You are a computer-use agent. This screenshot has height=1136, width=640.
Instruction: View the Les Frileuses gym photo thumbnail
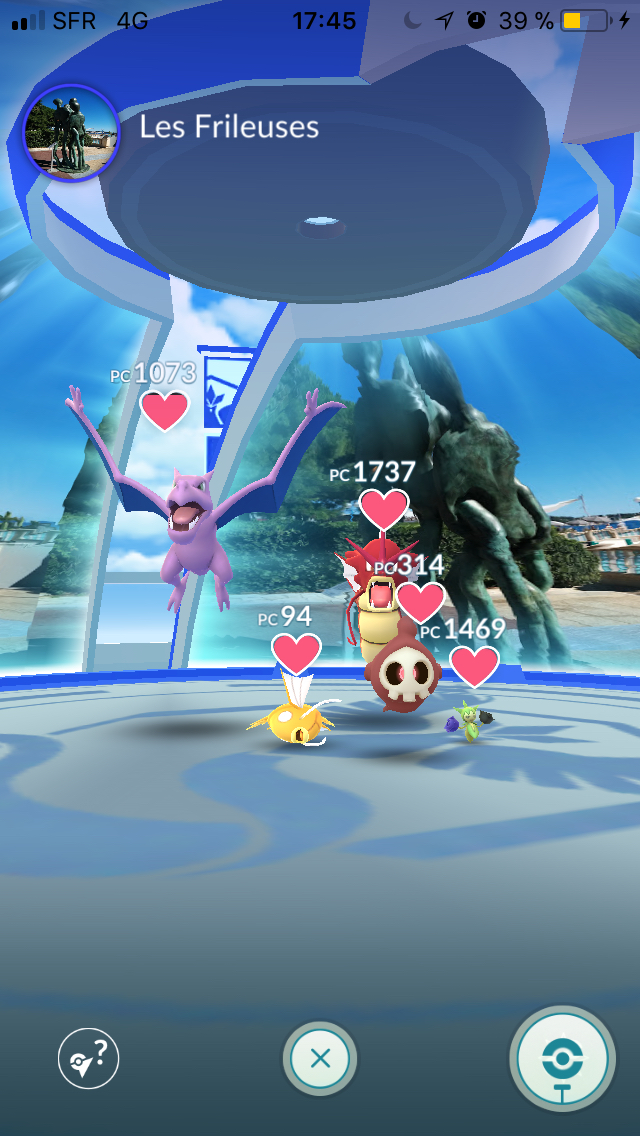(x=71, y=133)
